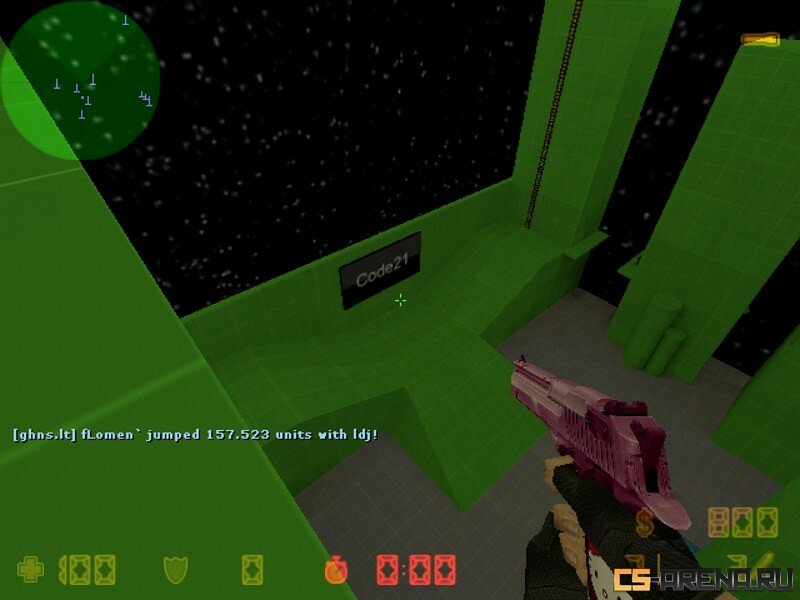
Task: Click the round timer clock icon
Action: 336,571
